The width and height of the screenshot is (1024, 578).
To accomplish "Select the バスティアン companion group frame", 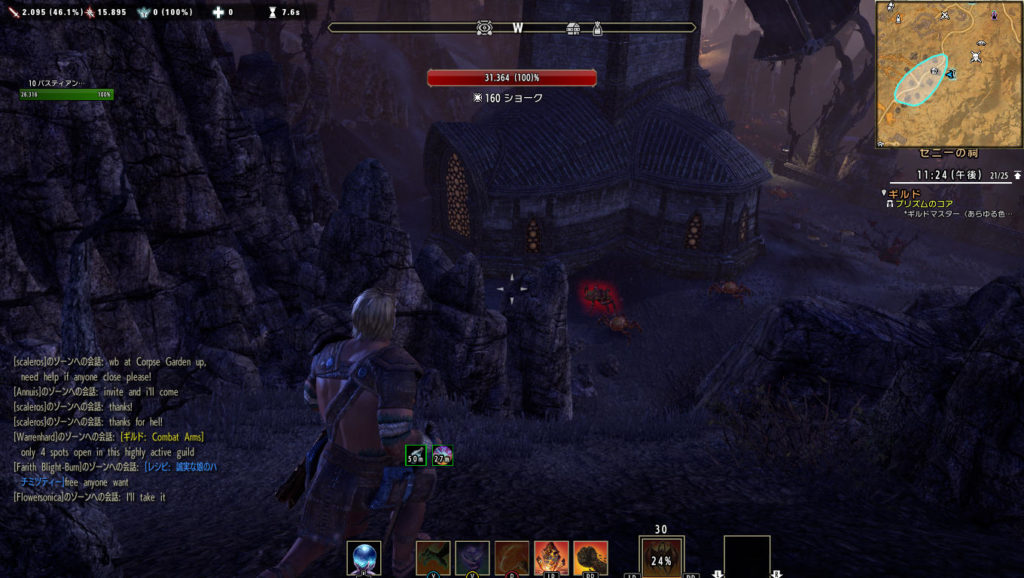I will 66,89.
